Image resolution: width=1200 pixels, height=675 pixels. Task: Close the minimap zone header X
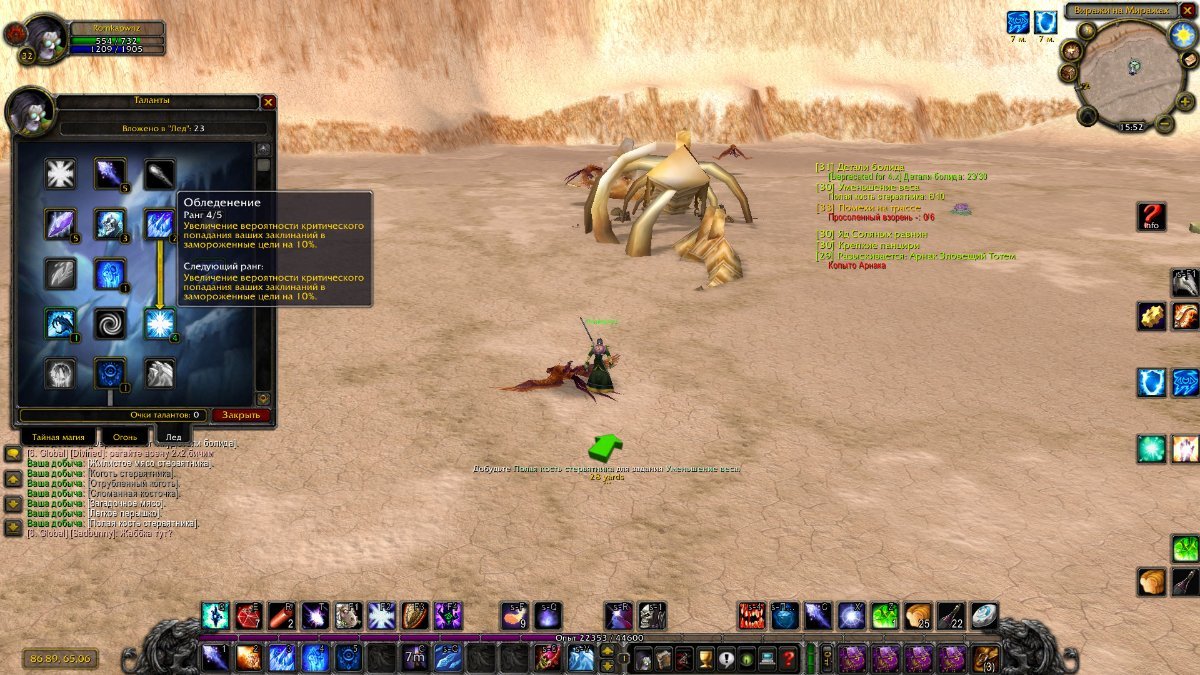[1187, 10]
